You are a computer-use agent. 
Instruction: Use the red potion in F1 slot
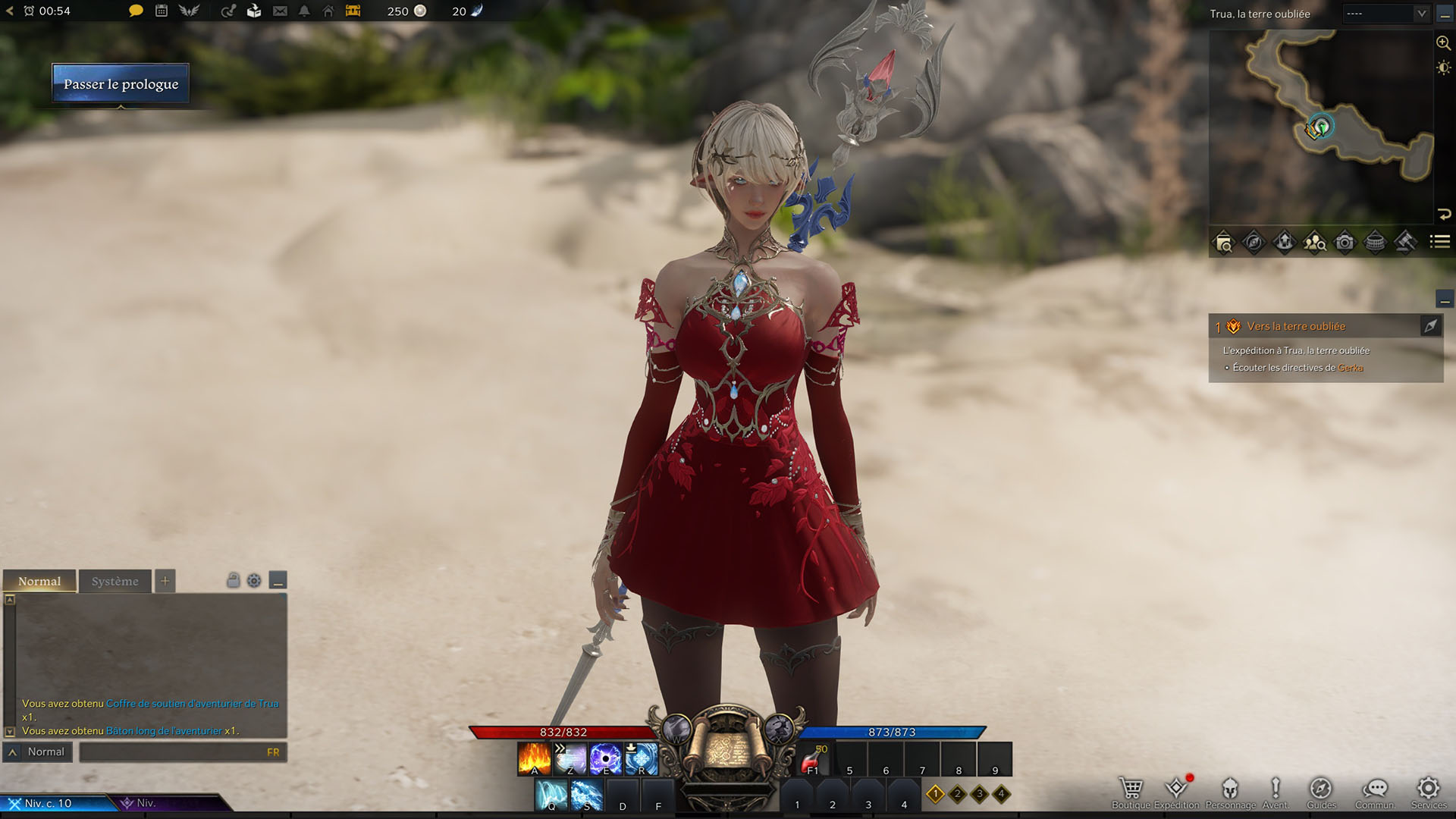[814, 759]
